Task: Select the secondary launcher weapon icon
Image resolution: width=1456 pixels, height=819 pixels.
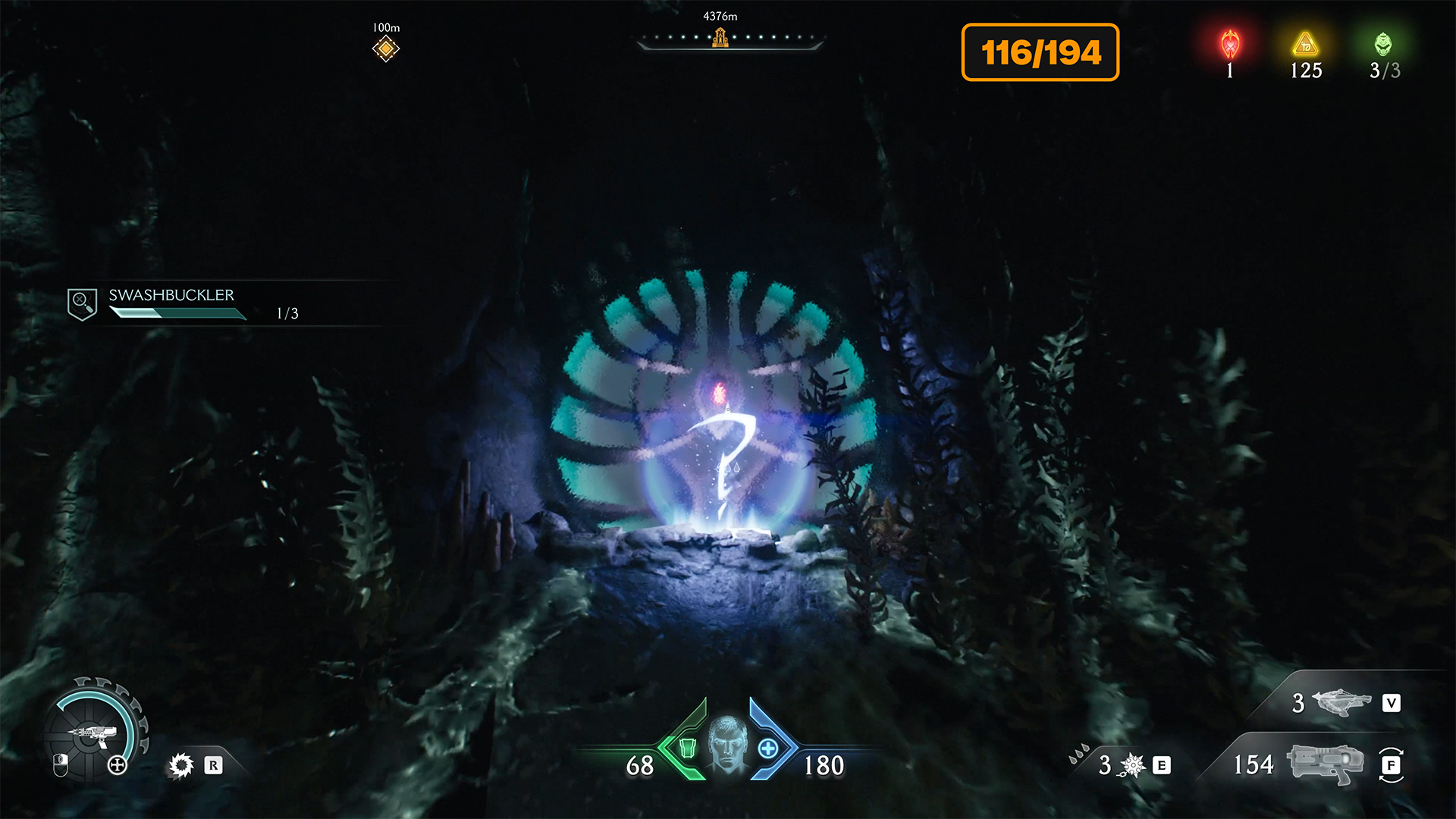Action: click(1341, 702)
